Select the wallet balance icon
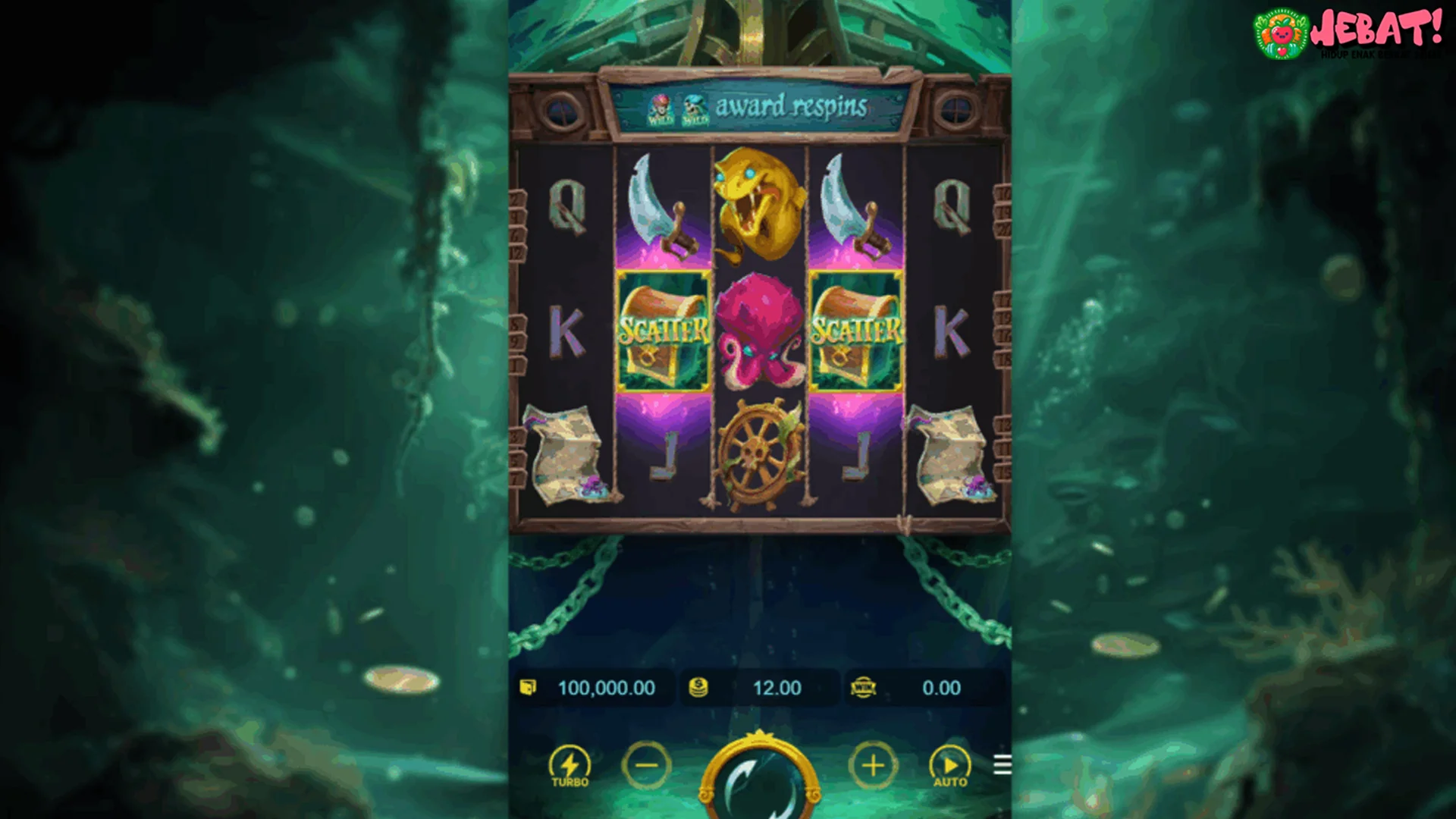The height and width of the screenshot is (819, 1456). point(529,688)
